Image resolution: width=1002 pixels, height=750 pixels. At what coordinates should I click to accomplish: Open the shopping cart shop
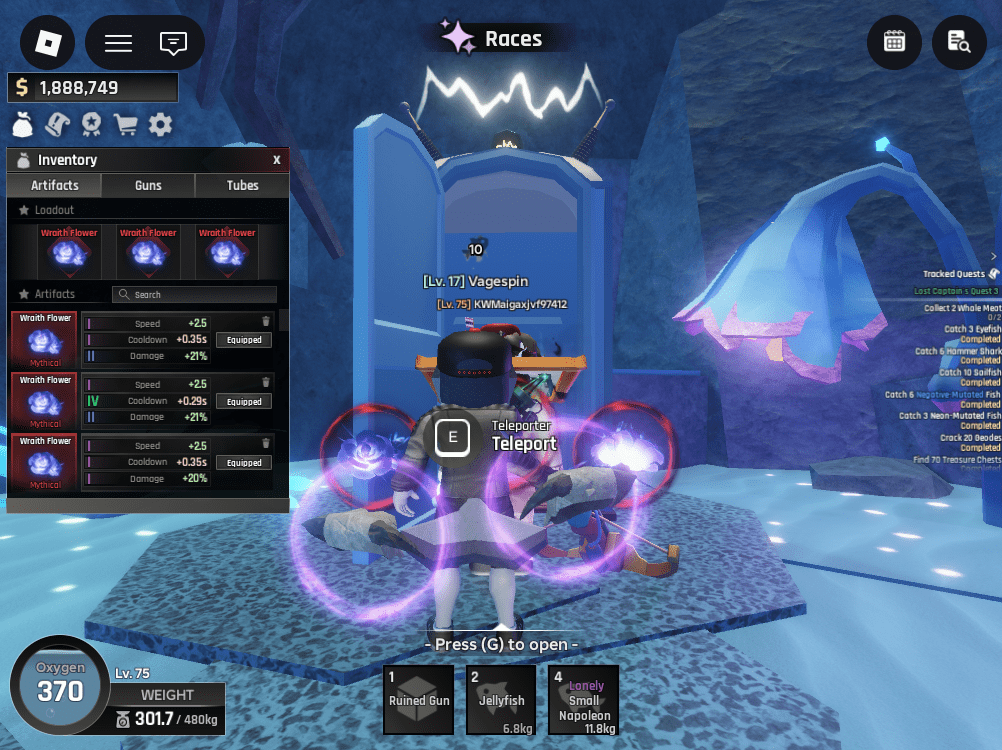[x=126, y=125]
